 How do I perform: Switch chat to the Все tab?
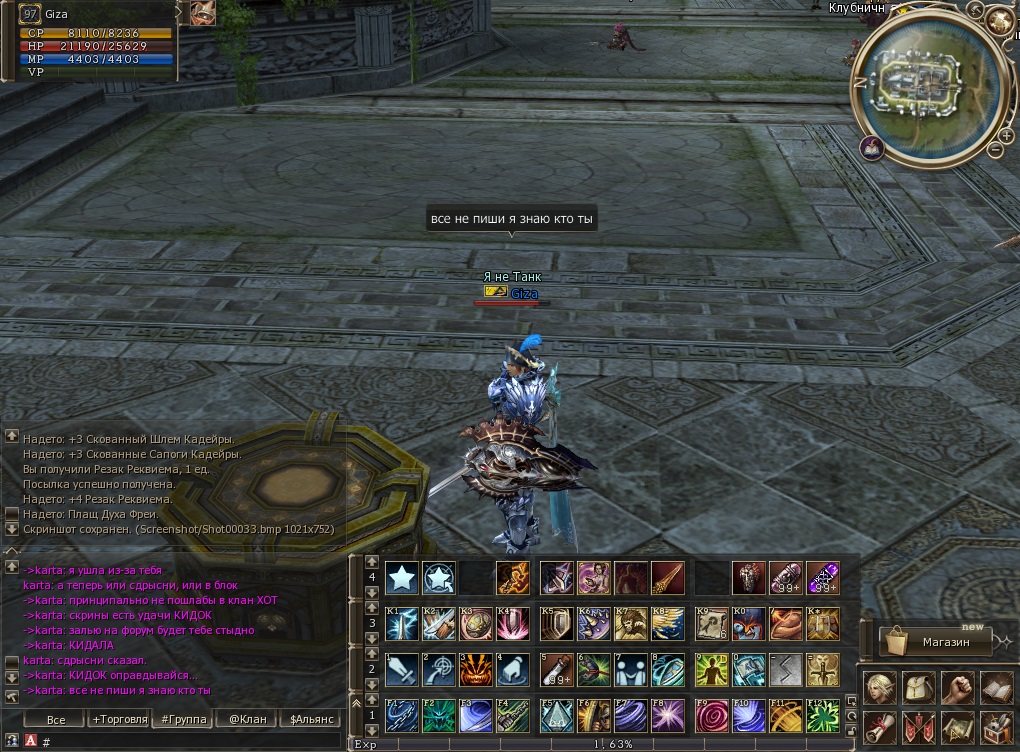tap(56, 719)
